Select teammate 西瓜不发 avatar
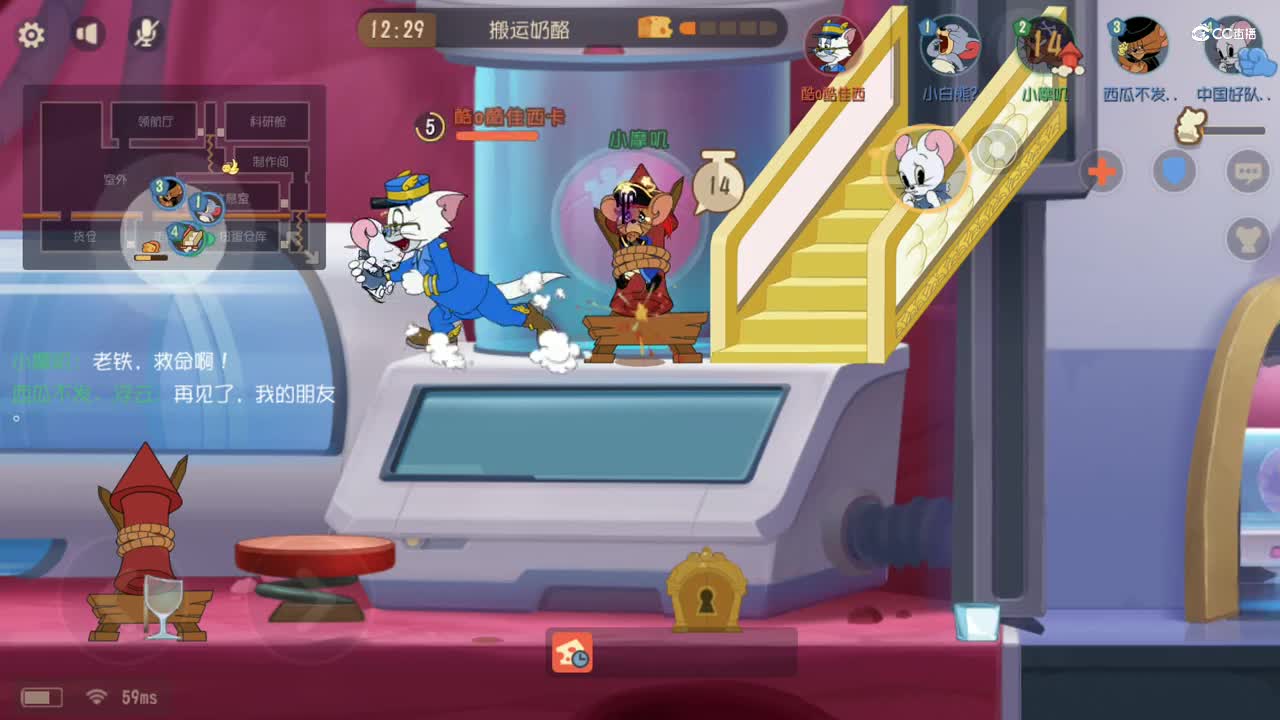Screen dimensions: 1280x720 pyautogui.click(x=1138, y=47)
